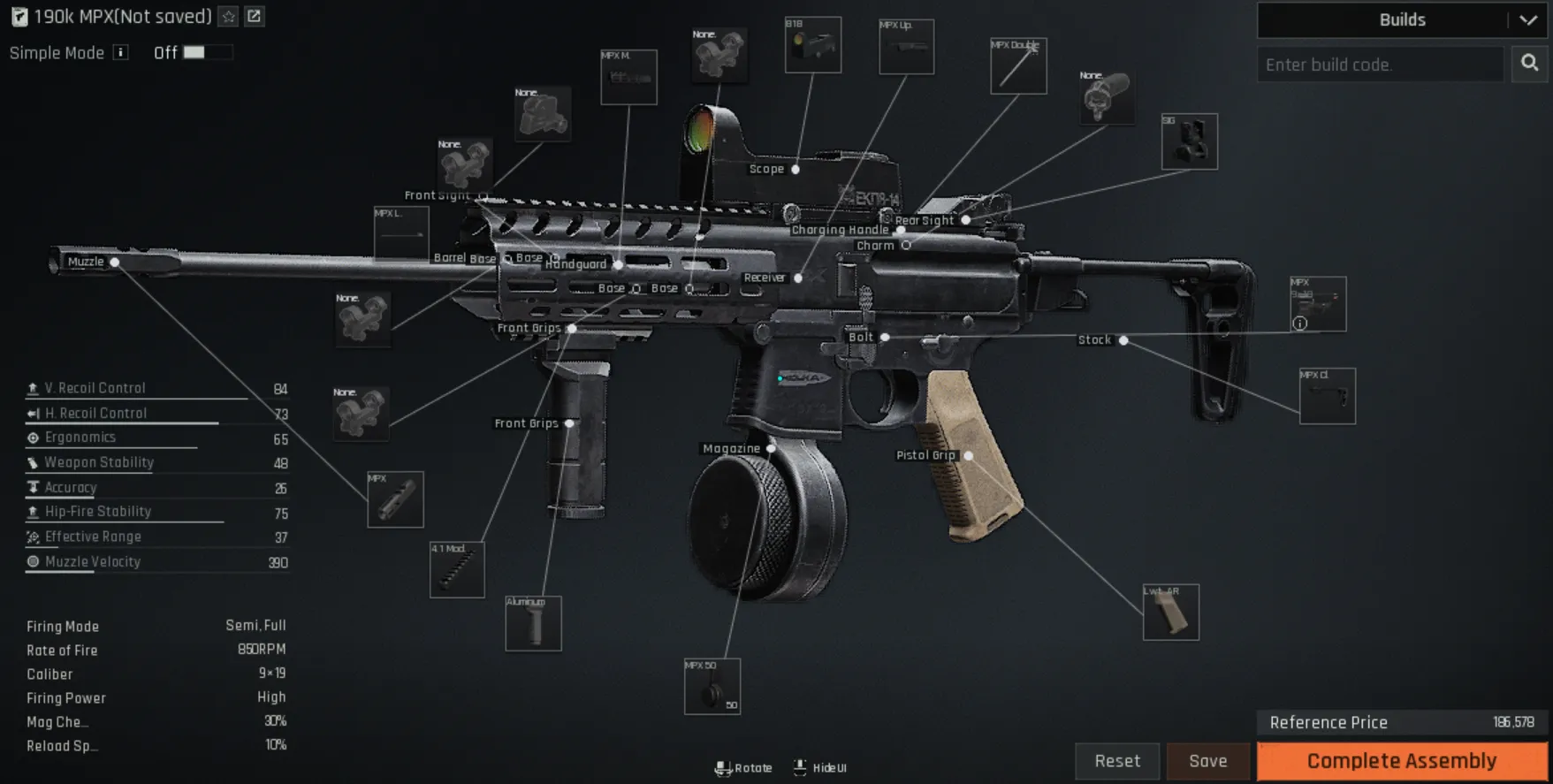Click the MPX Up. receiver attachment icon
Image resolution: width=1553 pixels, height=784 pixels.
905,46
